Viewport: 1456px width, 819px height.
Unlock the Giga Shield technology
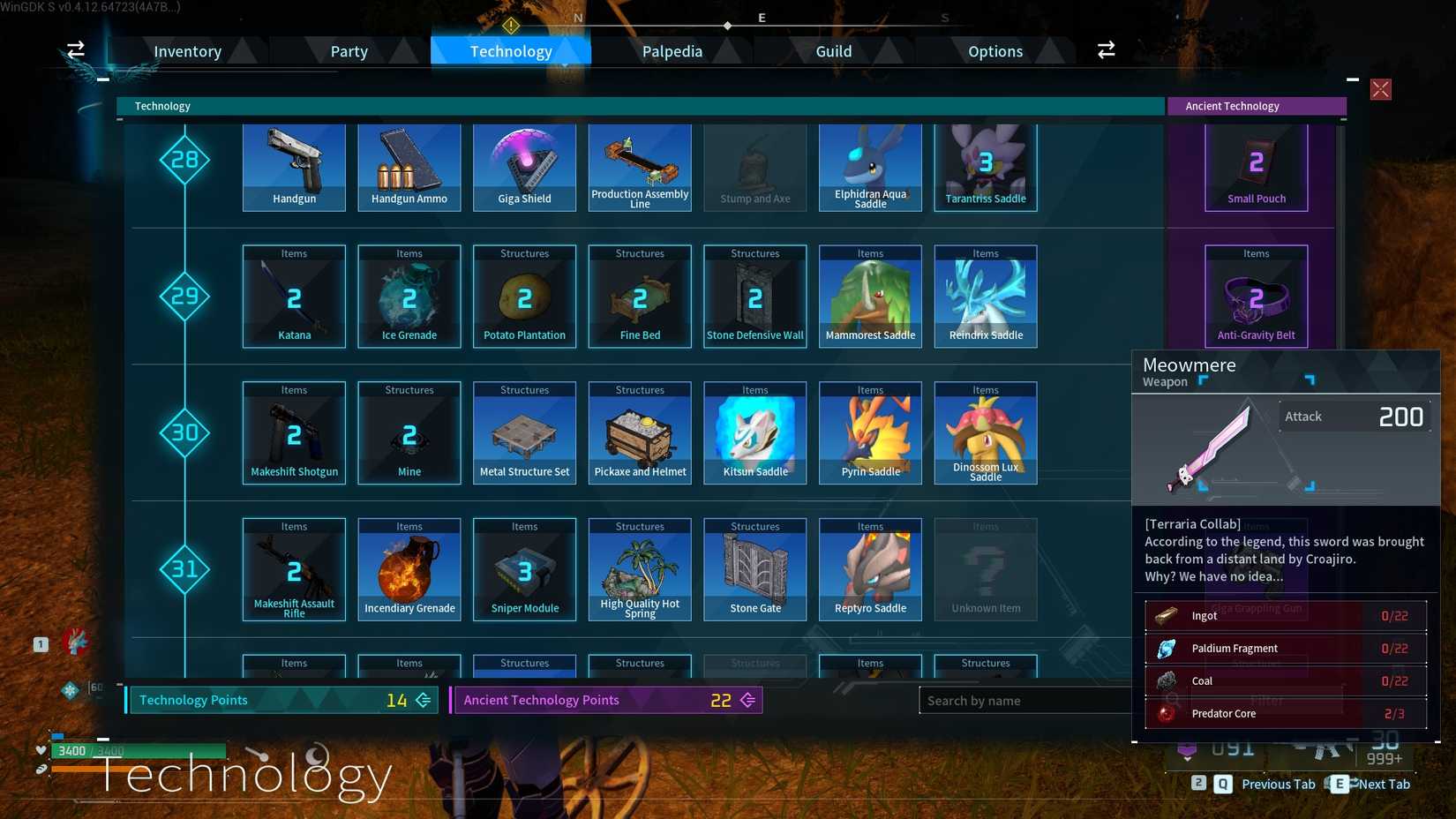524,168
